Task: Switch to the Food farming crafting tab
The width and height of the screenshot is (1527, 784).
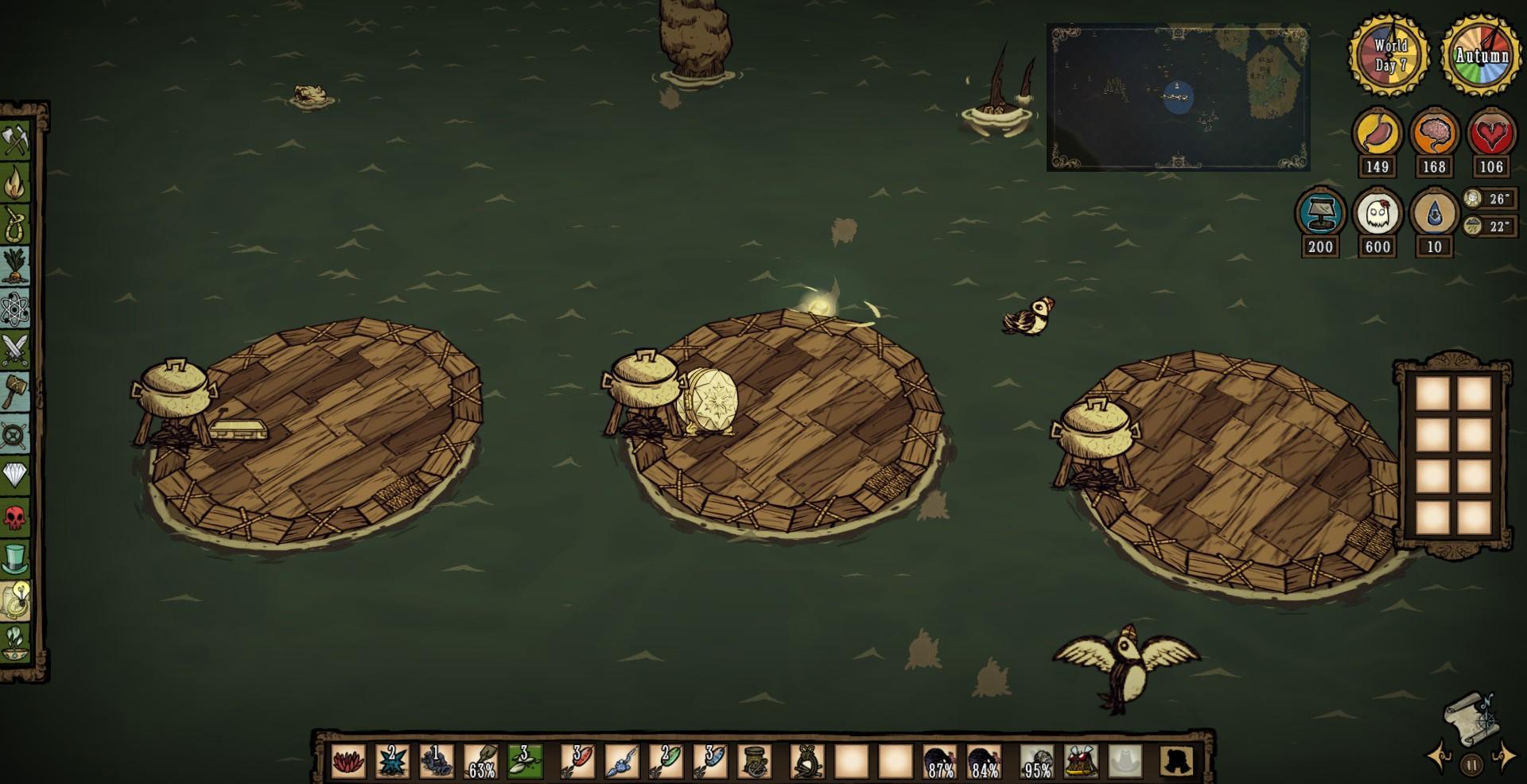Action: tap(16, 266)
